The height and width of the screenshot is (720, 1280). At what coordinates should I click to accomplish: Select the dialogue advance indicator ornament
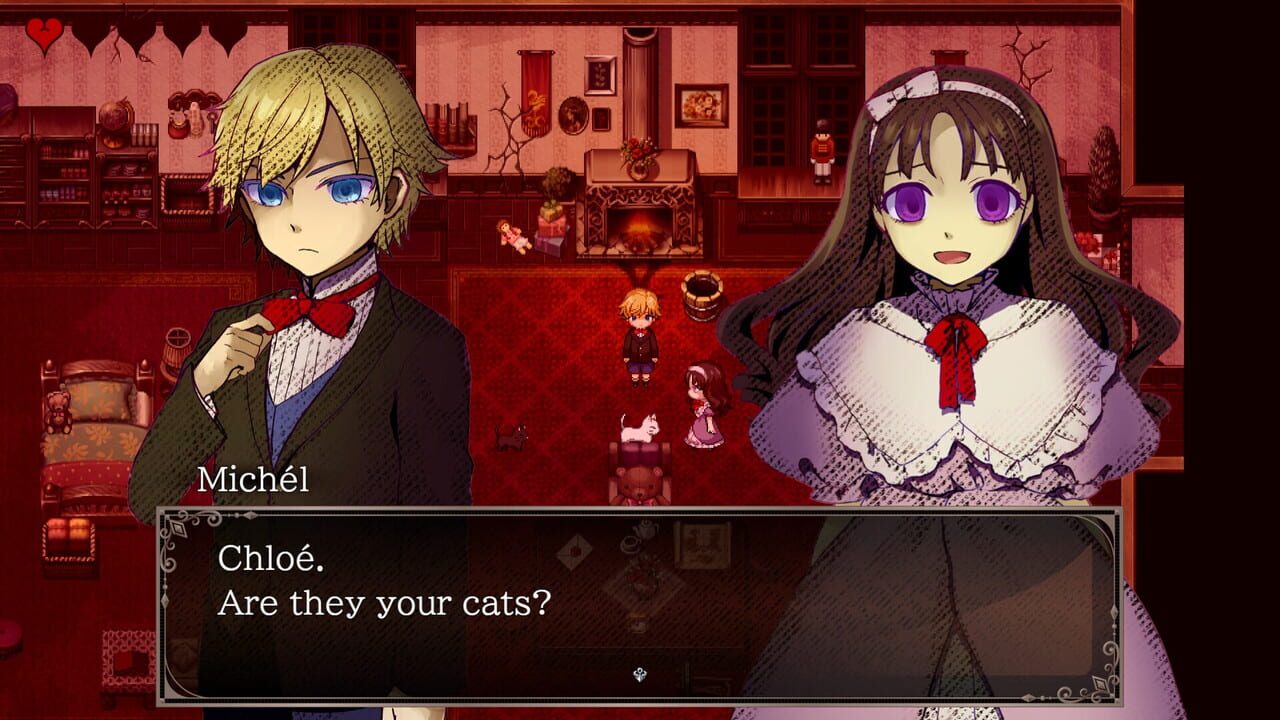638,675
